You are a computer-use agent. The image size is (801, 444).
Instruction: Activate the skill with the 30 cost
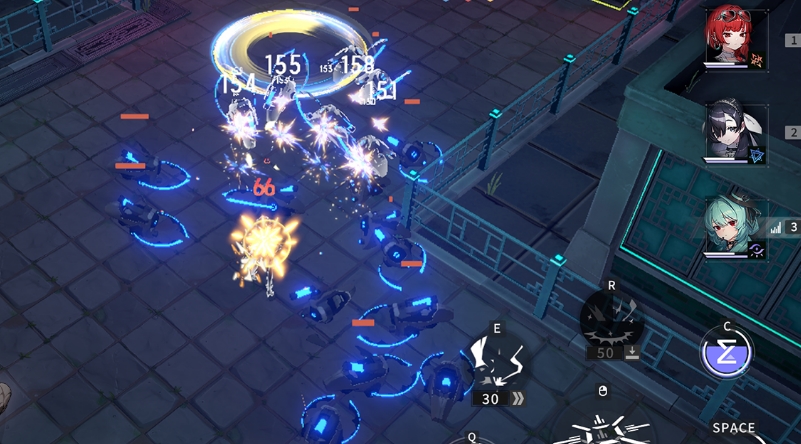click(497, 361)
